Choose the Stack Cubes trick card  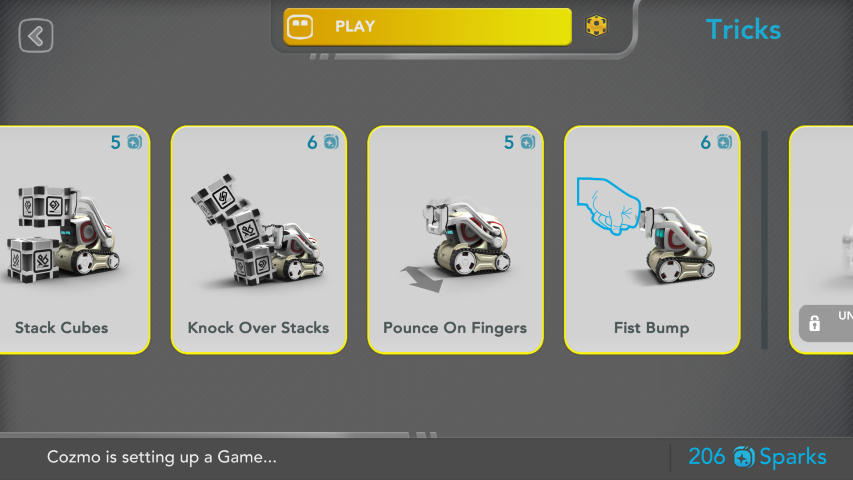pos(70,240)
